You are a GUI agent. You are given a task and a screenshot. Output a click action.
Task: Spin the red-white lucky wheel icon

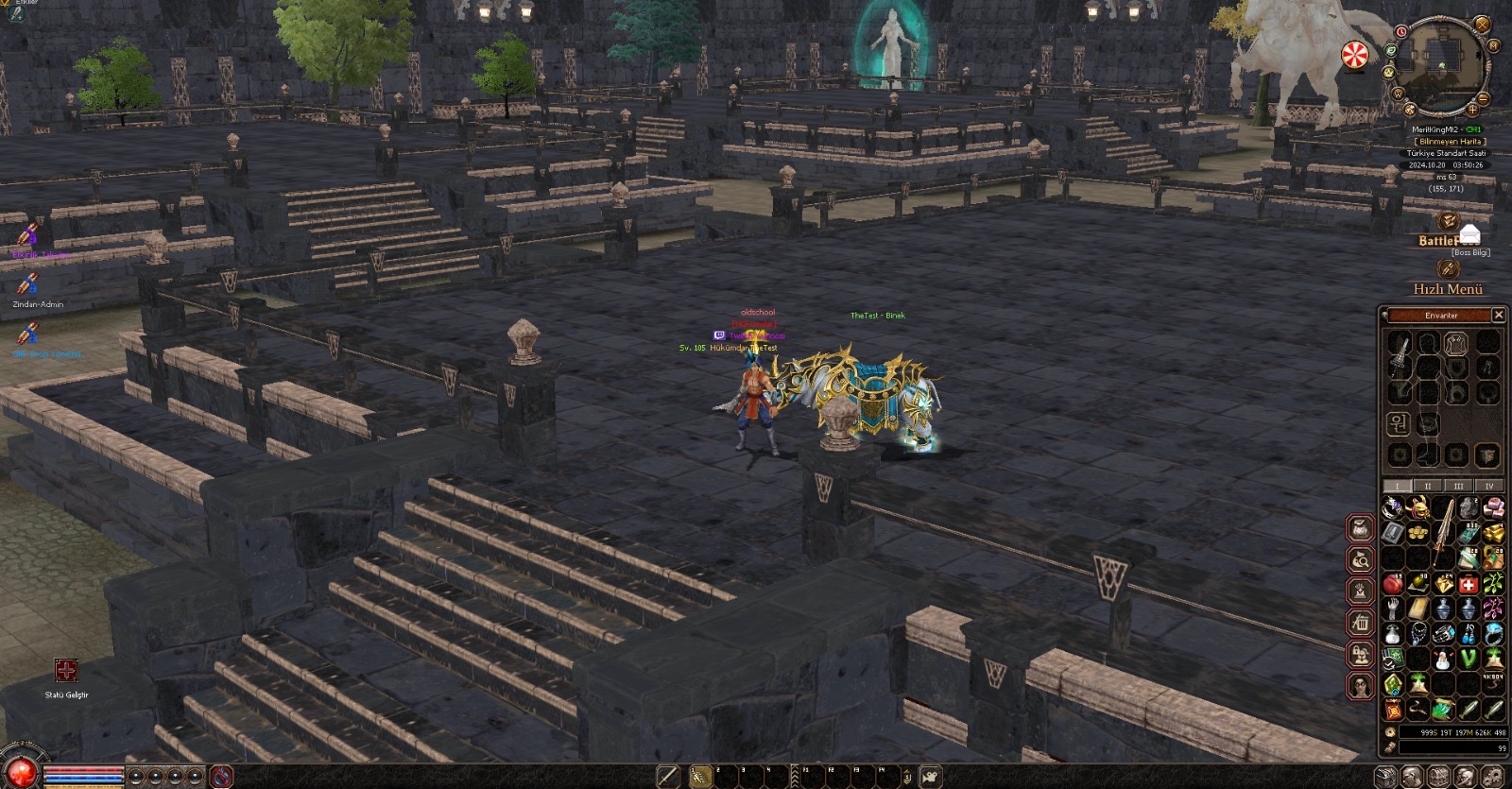click(x=1355, y=56)
